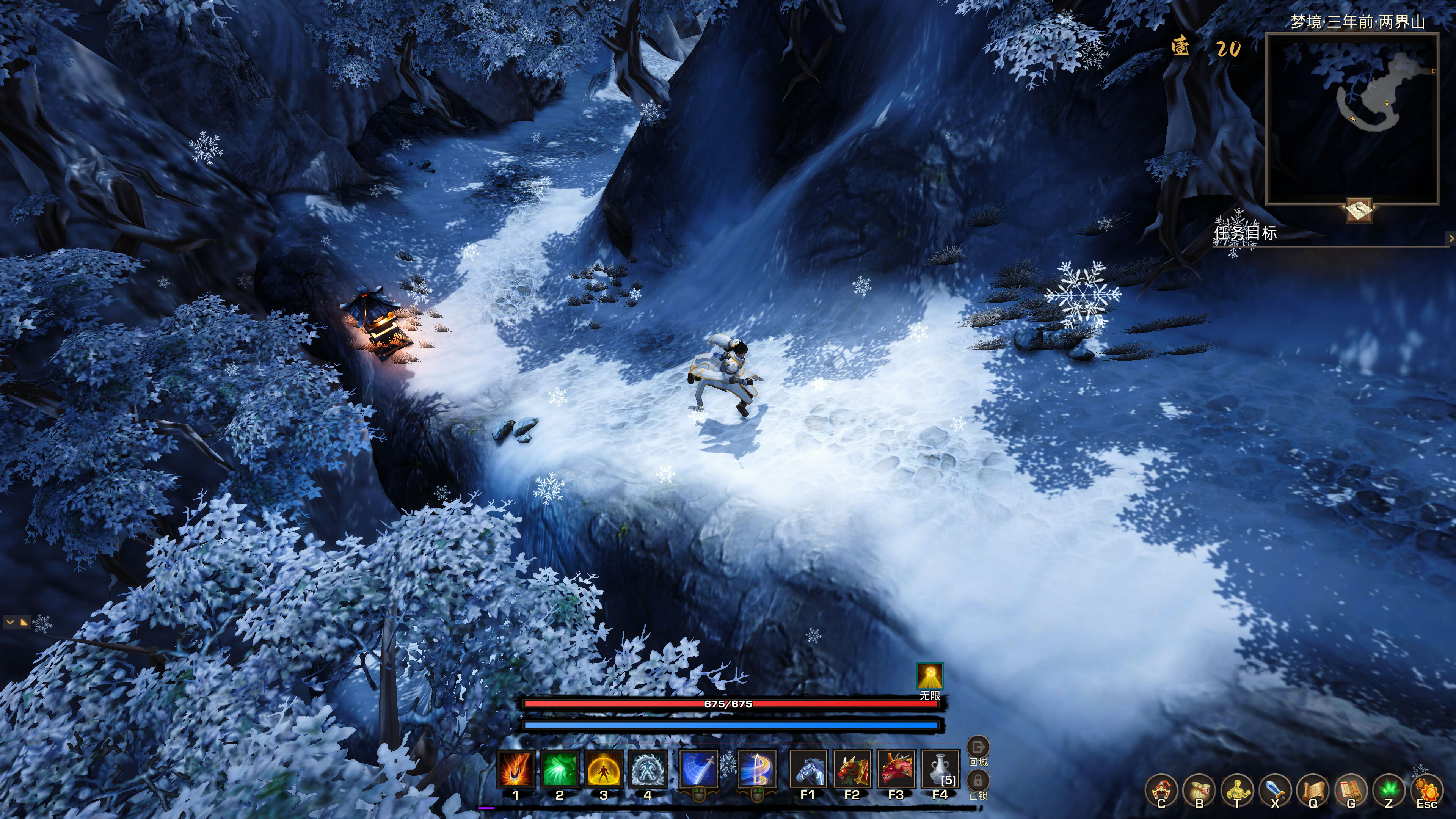Open the attributes panel (T)
The height and width of the screenshot is (819, 1456).
click(x=1238, y=789)
